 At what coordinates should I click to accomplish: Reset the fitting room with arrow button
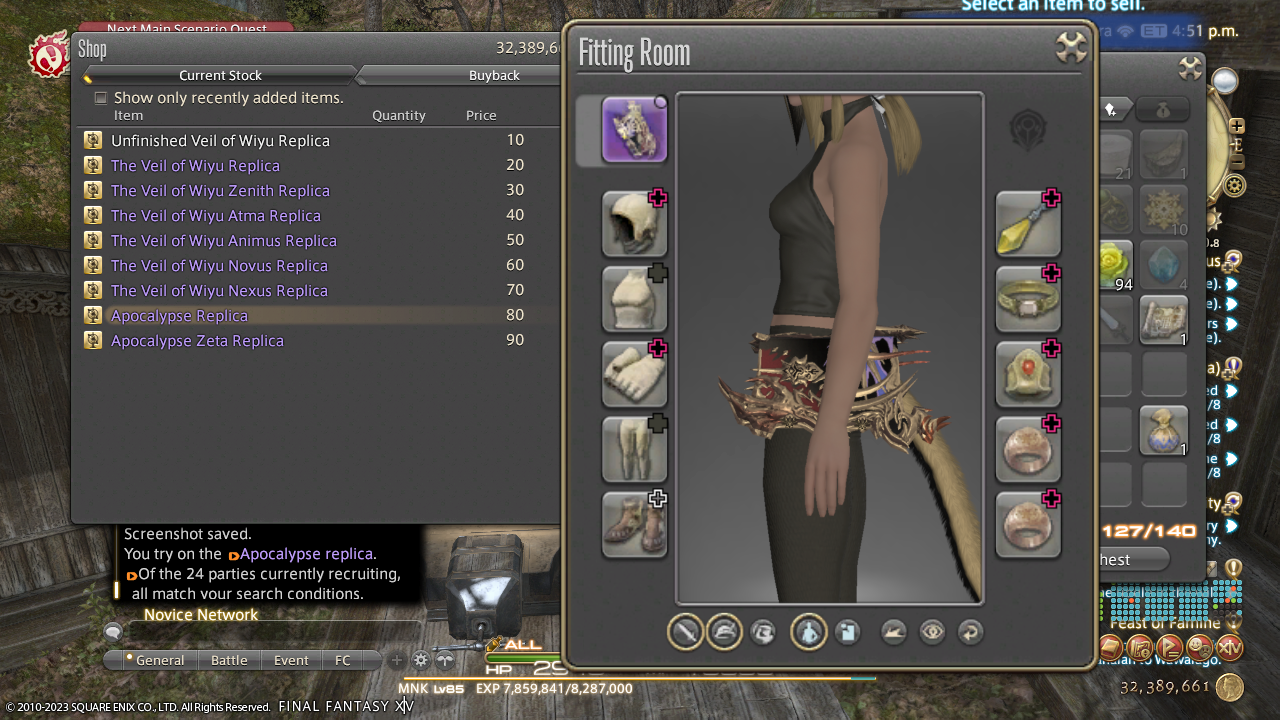[x=969, y=632]
